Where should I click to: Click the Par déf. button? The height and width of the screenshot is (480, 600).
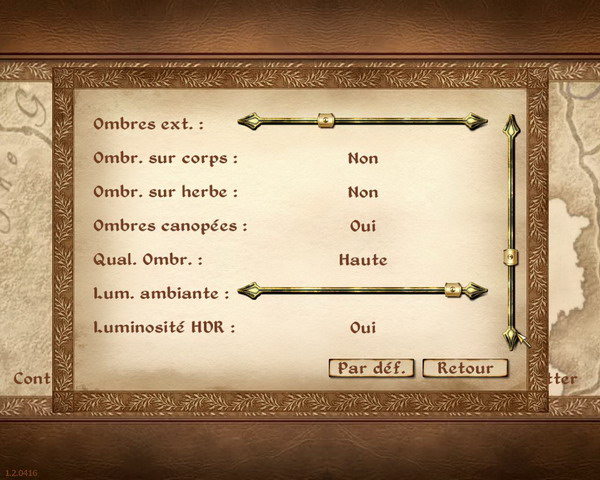pos(371,368)
